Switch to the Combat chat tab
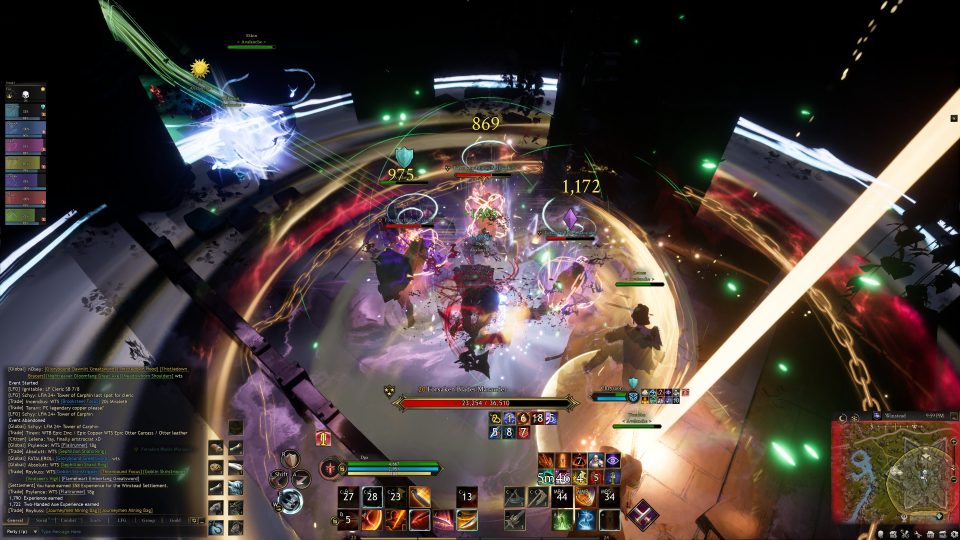This screenshot has width=960, height=540. pos(68,520)
